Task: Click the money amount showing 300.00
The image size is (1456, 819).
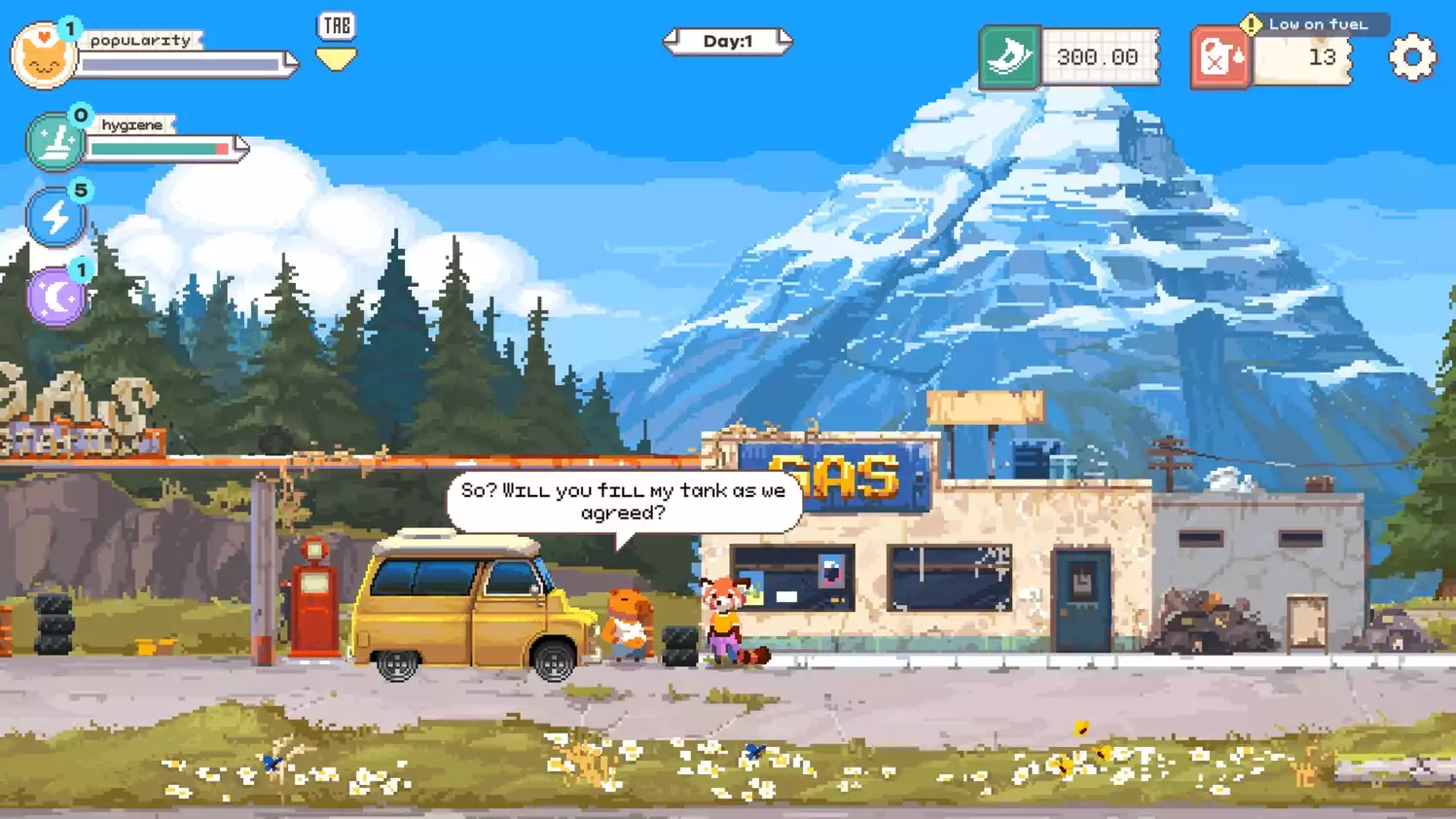Action: pyautogui.click(x=1098, y=57)
